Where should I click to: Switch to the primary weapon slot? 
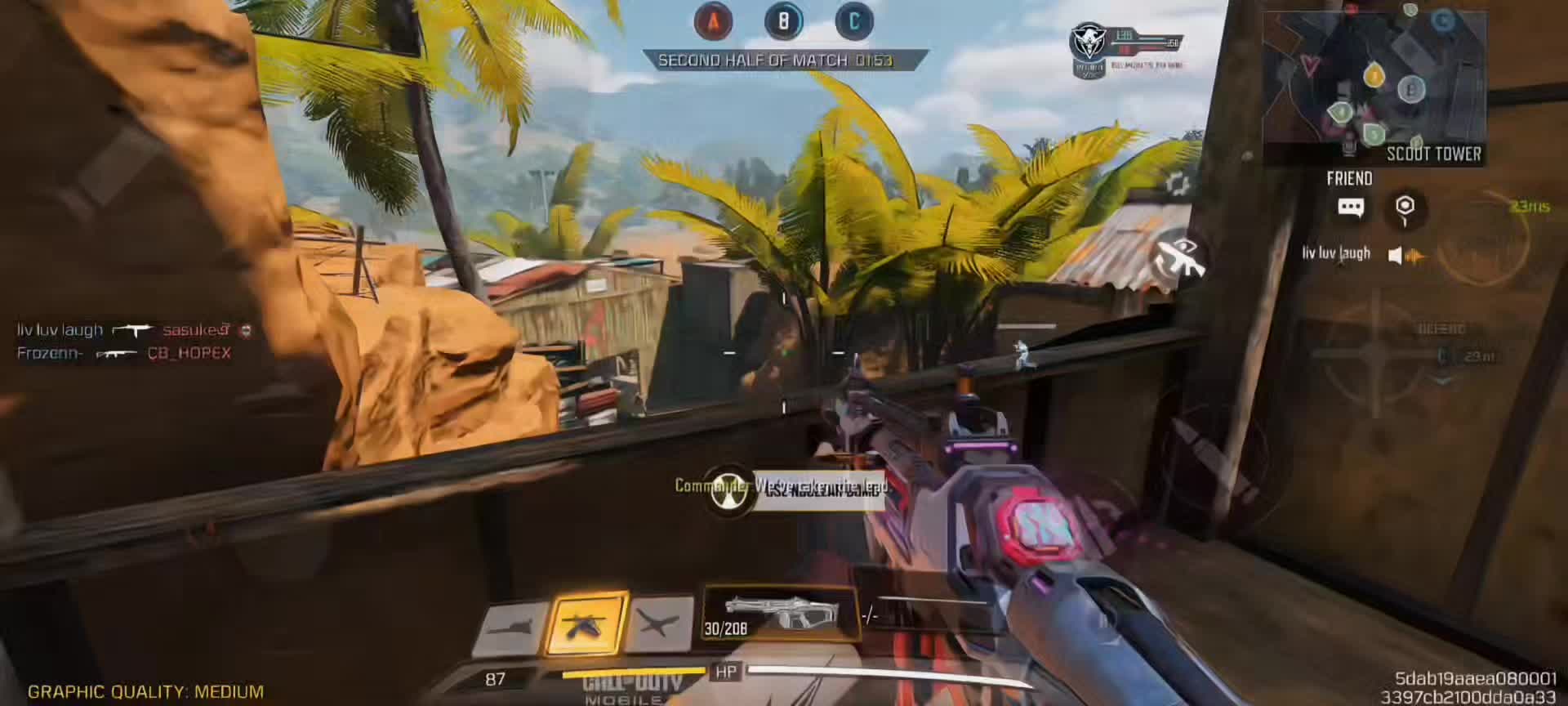pos(779,613)
